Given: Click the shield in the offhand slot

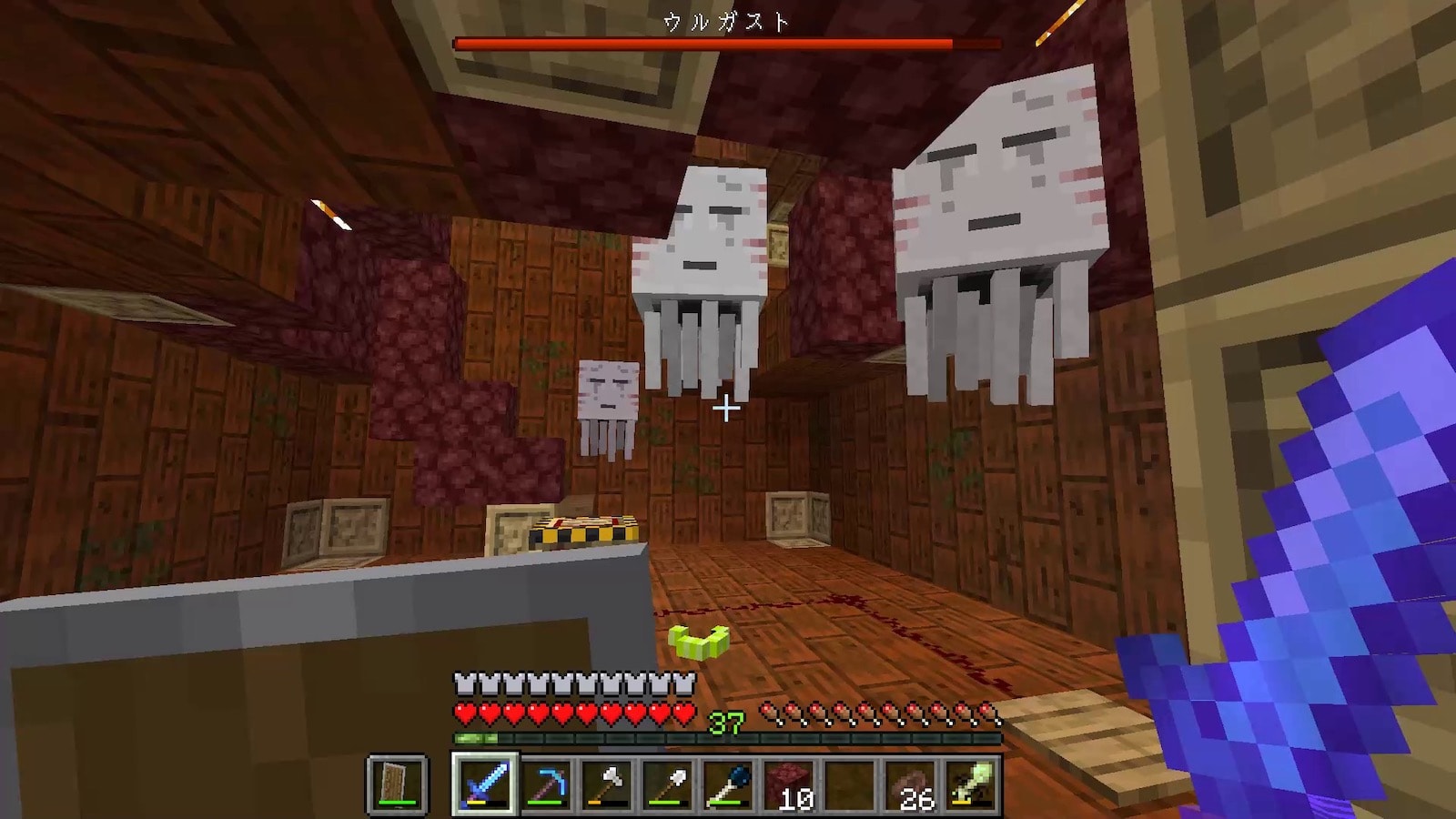Looking at the screenshot, I should pyautogui.click(x=398, y=784).
